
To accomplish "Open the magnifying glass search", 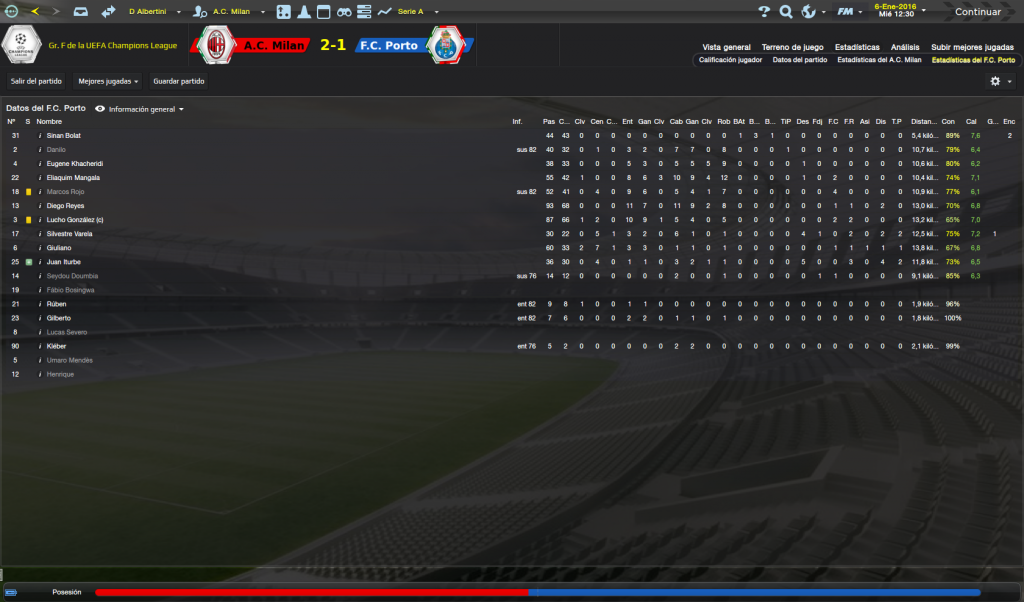I will tap(786, 12).
